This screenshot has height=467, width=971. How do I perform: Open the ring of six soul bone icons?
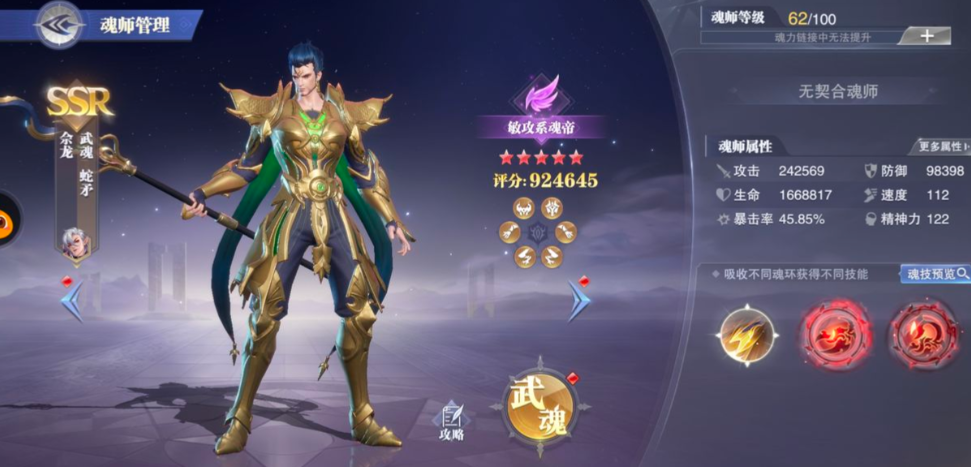click(538, 233)
